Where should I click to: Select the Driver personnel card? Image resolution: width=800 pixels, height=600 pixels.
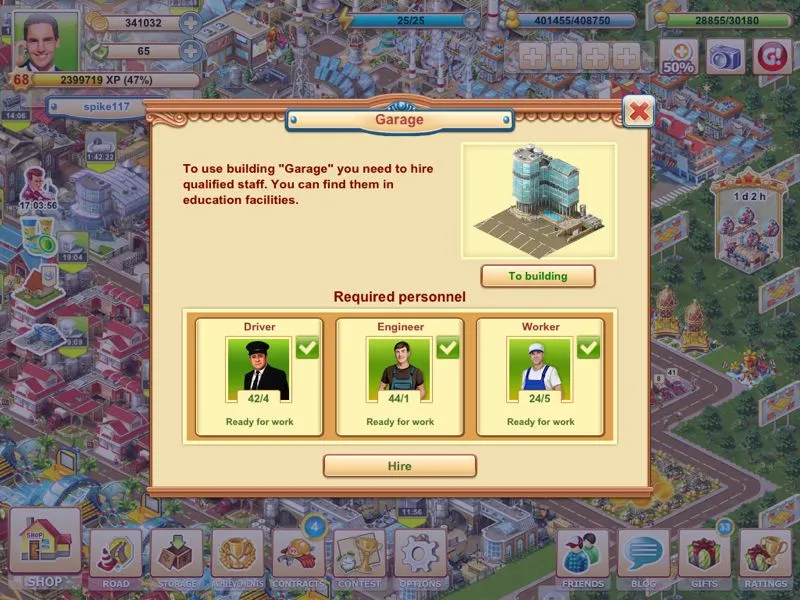pos(259,377)
